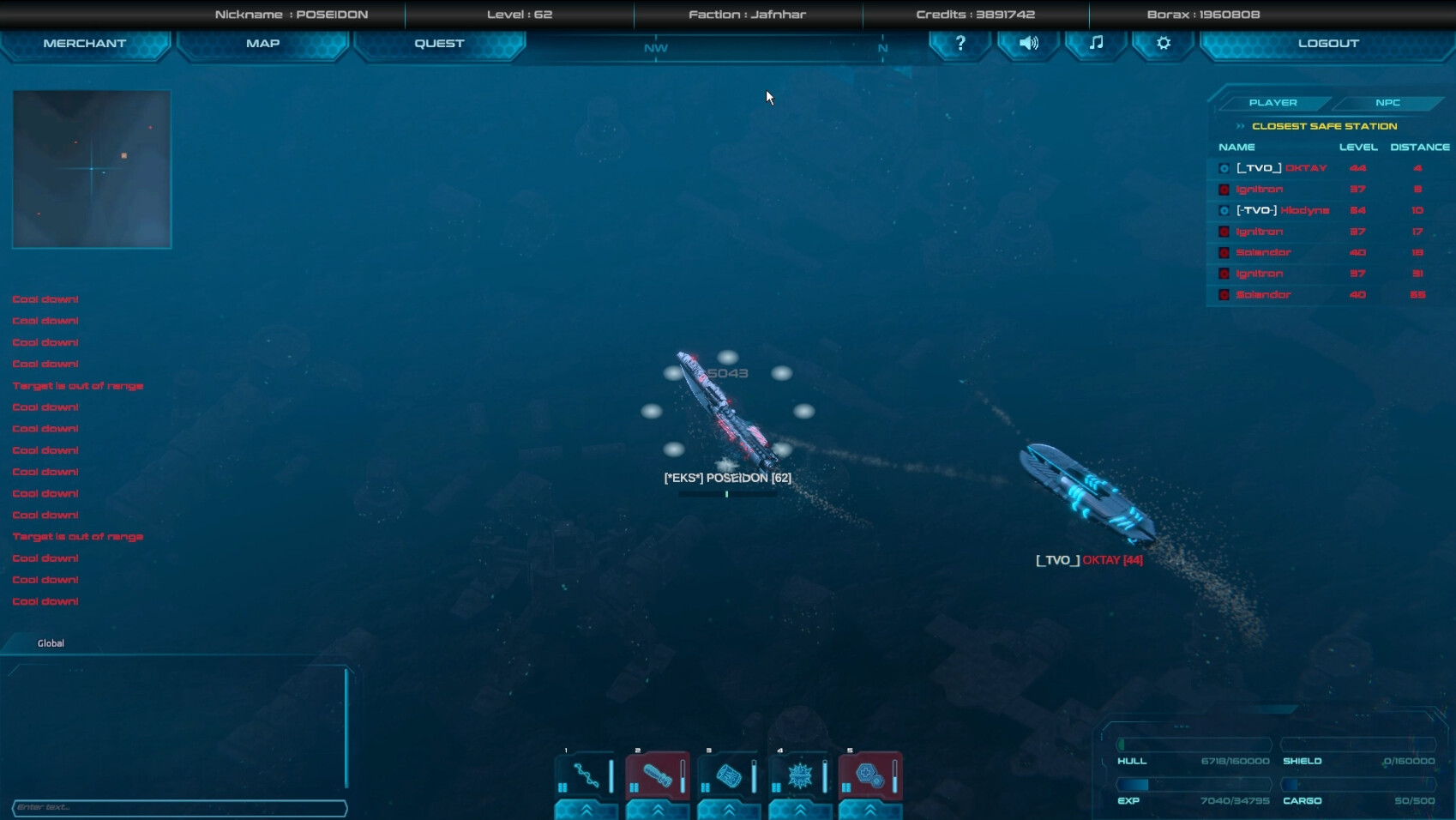The height and width of the screenshot is (820, 1456).
Task: Open the MERCHANT screen
Action: tap(86, 43)
